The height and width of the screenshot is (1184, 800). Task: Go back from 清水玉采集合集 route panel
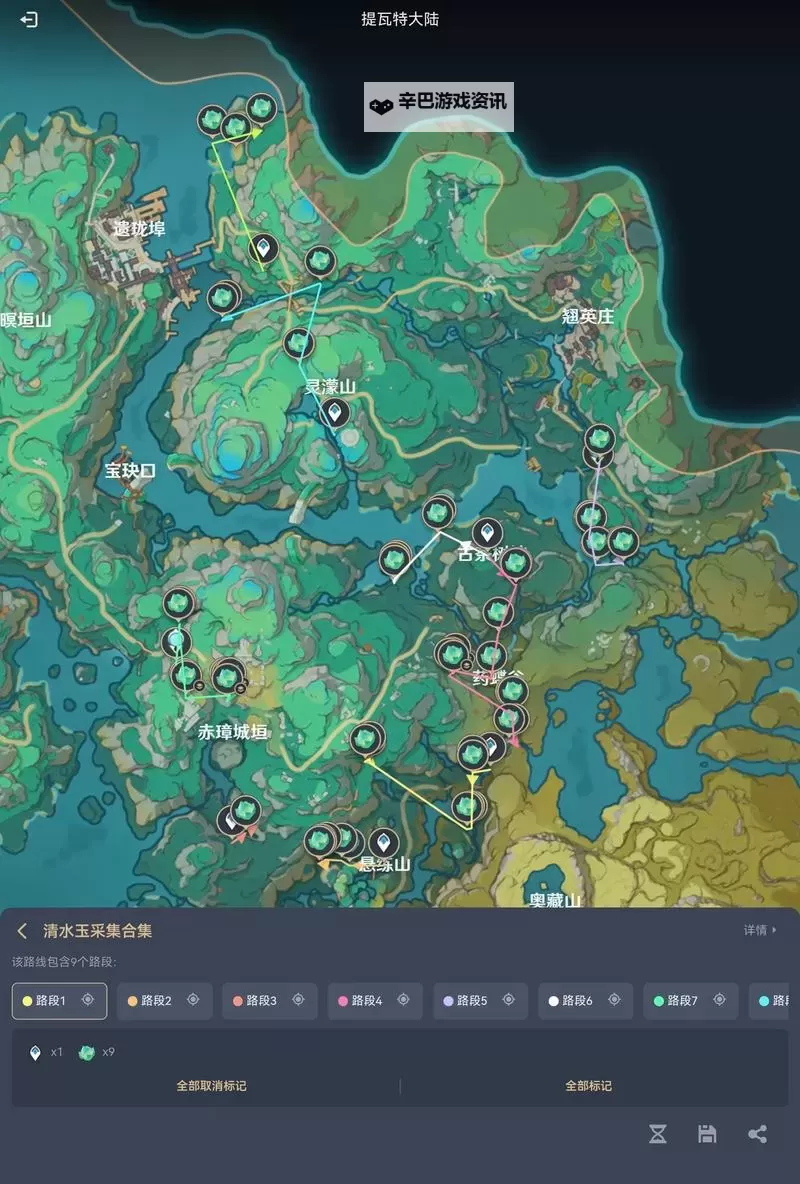(x=22, y=931)
